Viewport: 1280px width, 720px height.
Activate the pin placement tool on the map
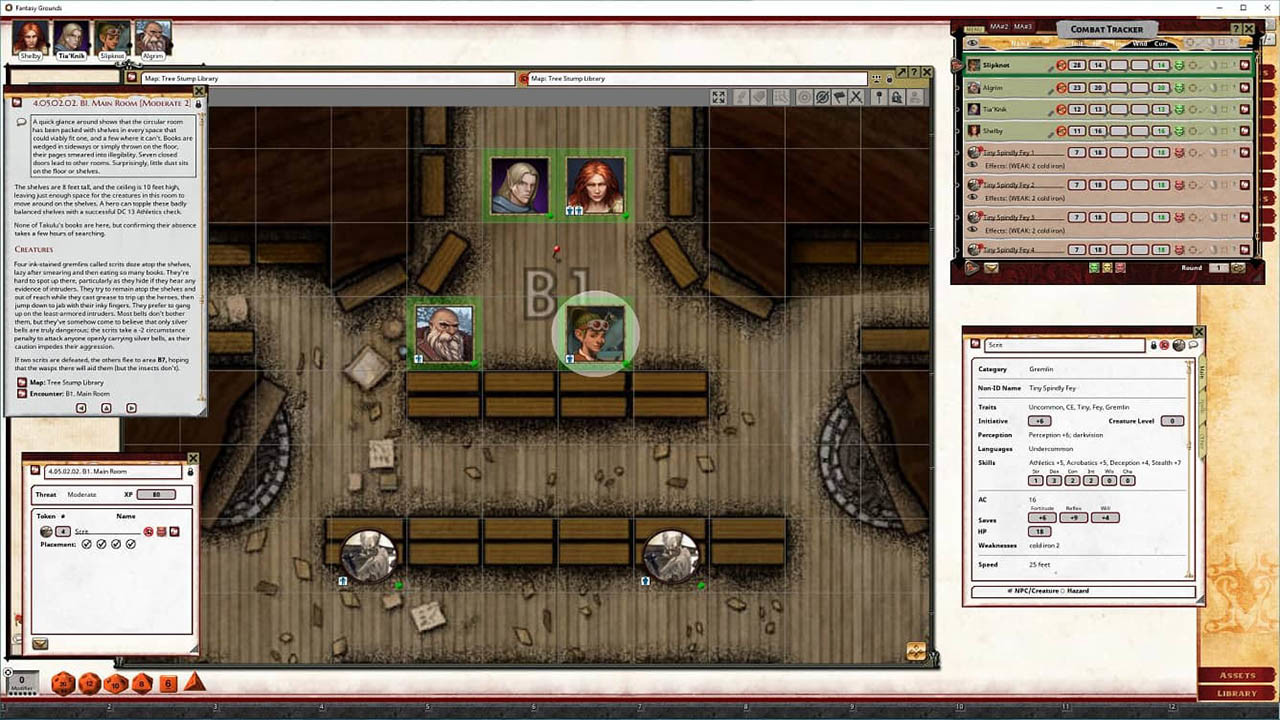coord(877,97)
